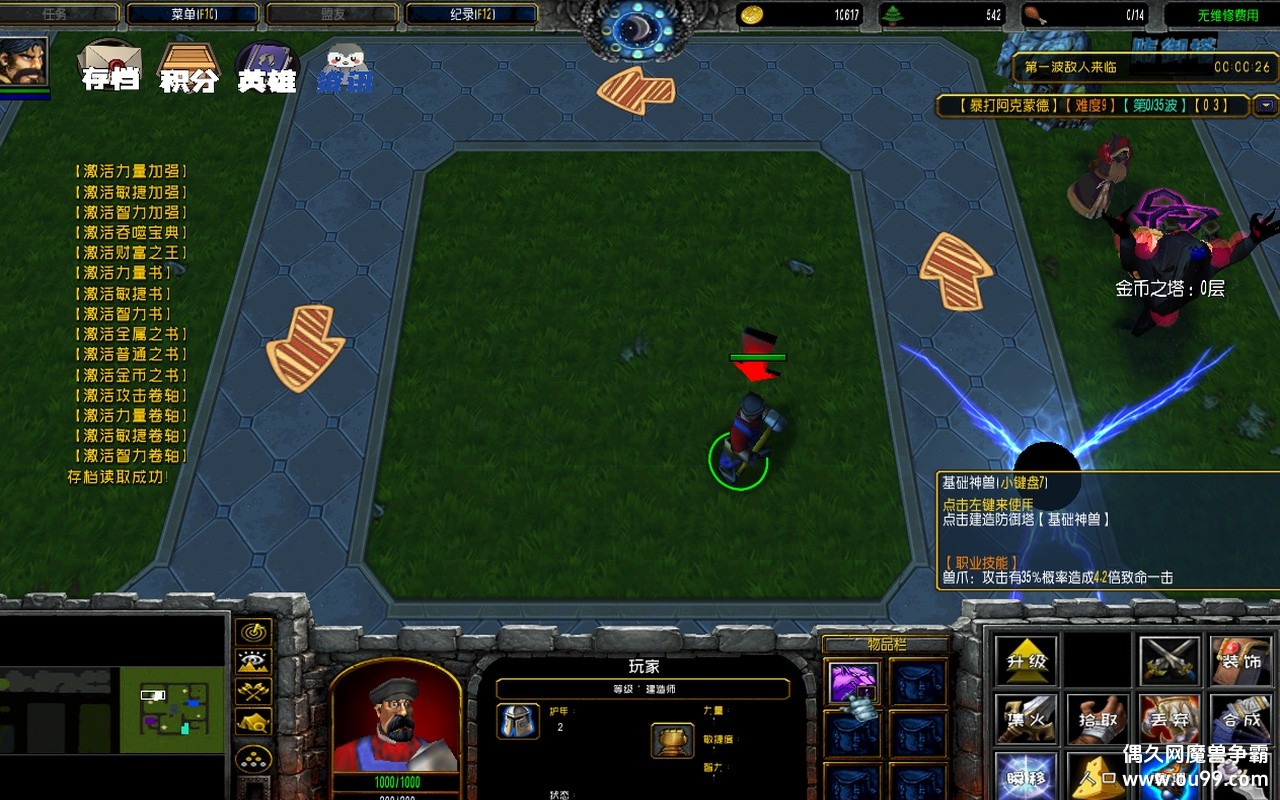The width and height of the screenshot is (1280, 800).
Task: Select the hero portrait under the 任务 button
Action: coord(24,62)
